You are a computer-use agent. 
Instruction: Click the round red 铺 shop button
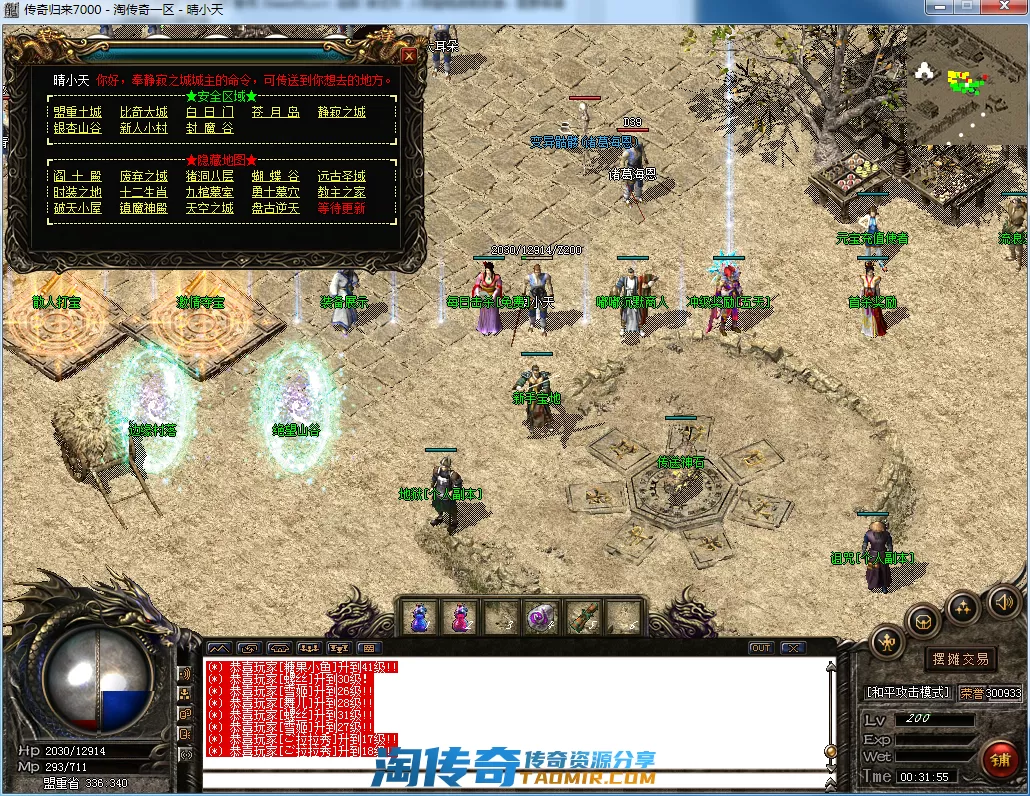[1000, 759]
